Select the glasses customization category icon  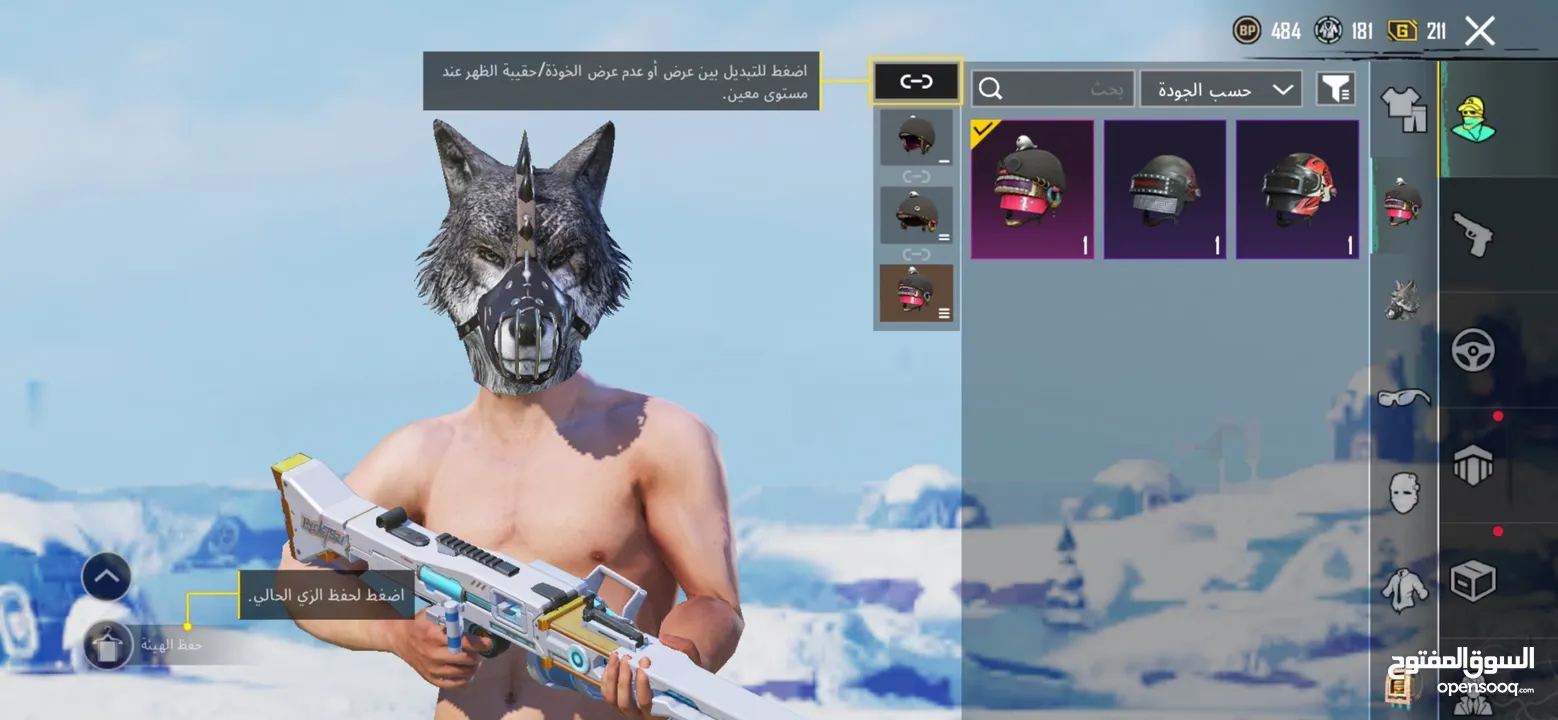point(1404,400)
